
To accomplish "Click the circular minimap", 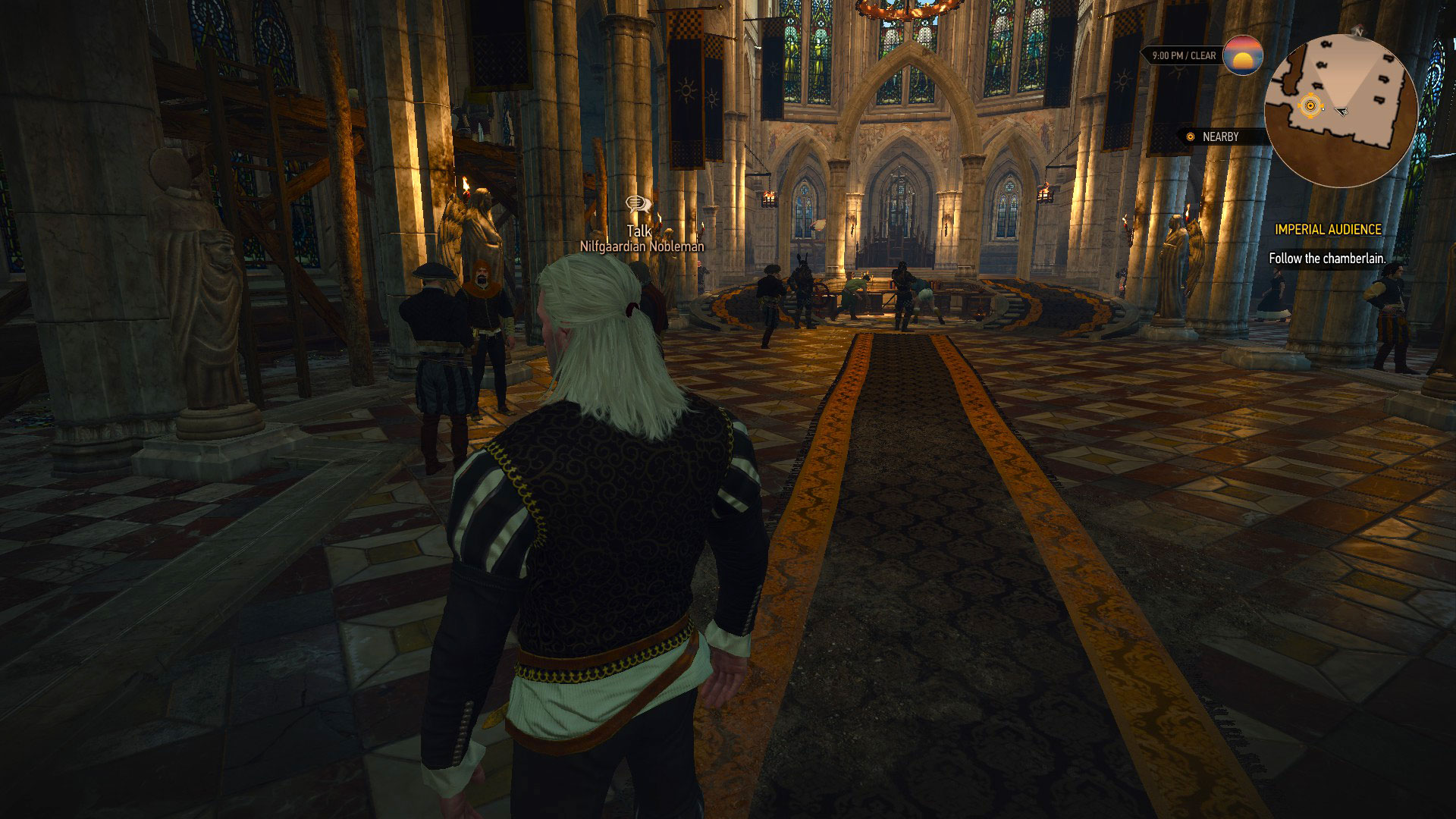I will [1341, 111].
